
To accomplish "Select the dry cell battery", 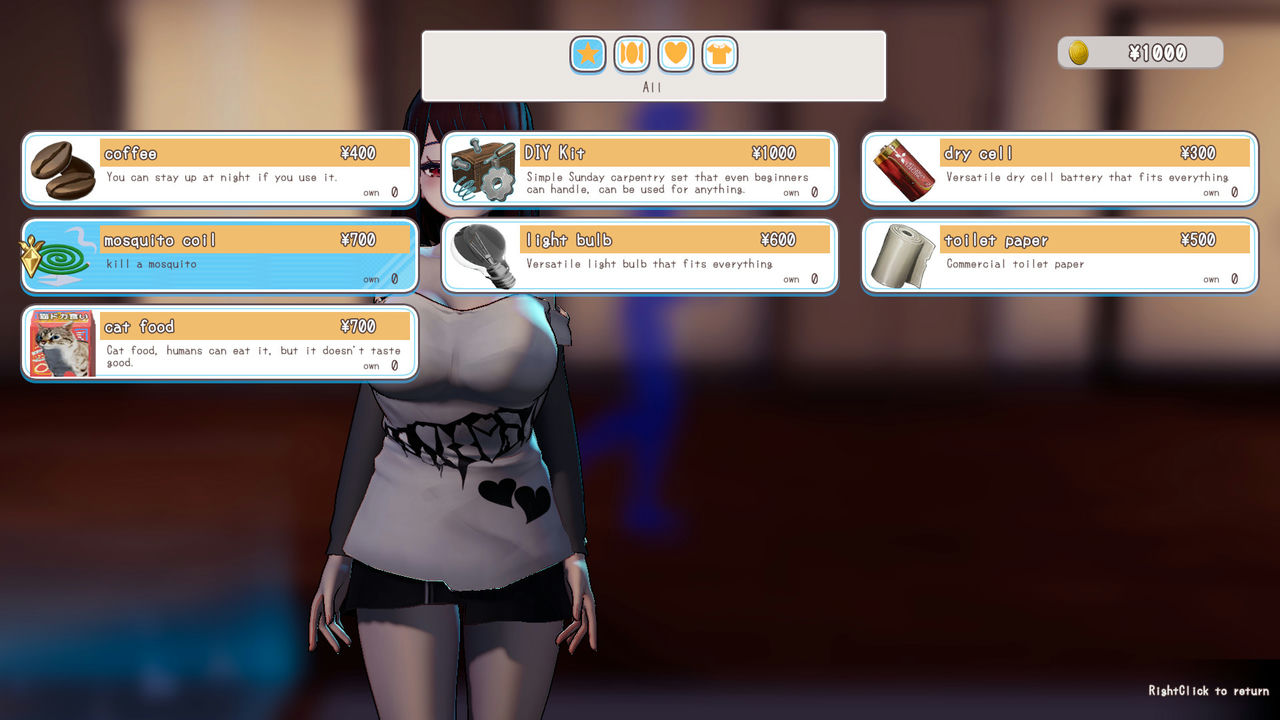I will click(1060, 169).
